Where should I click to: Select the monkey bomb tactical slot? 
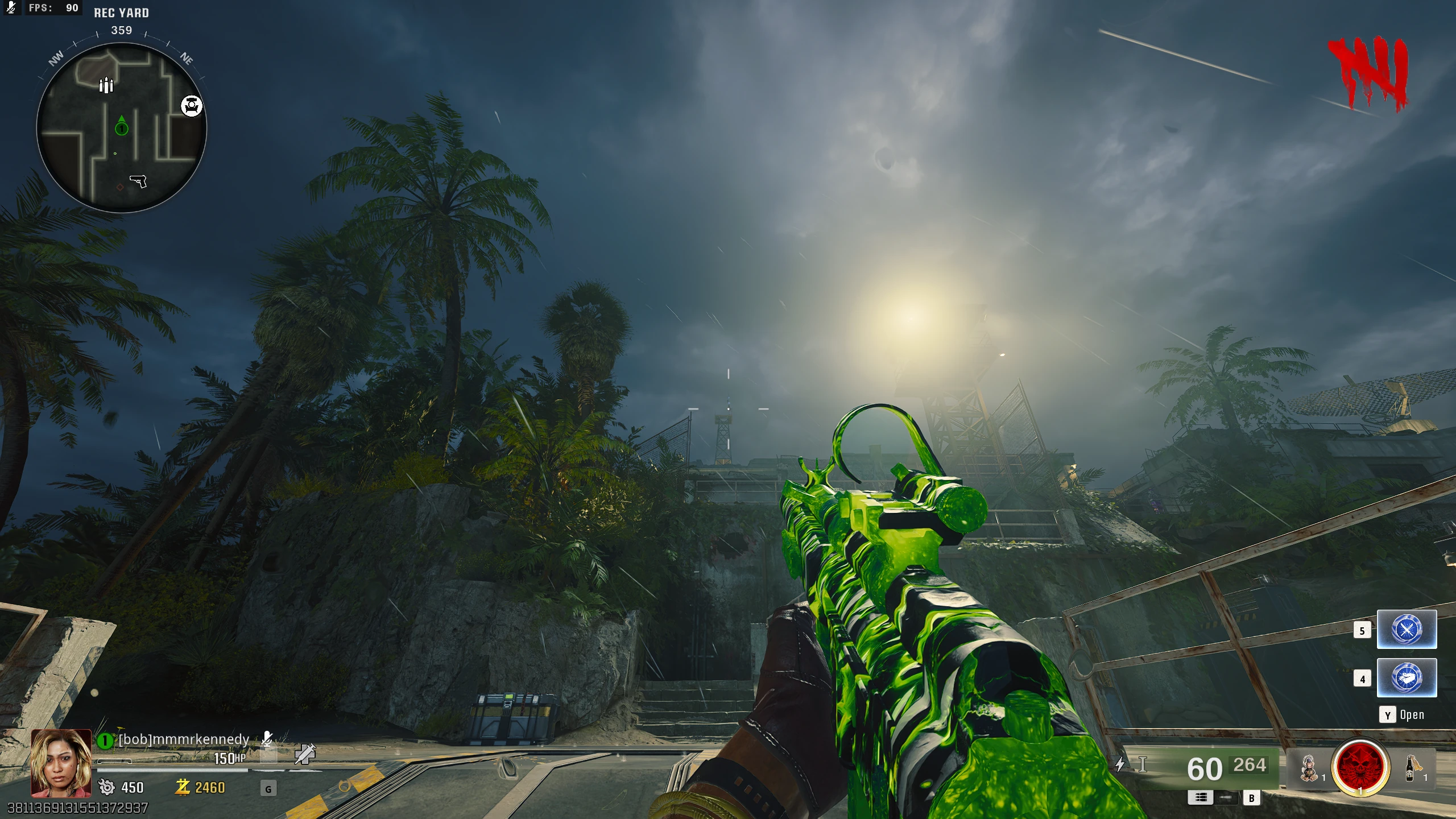coord(1309,768)
